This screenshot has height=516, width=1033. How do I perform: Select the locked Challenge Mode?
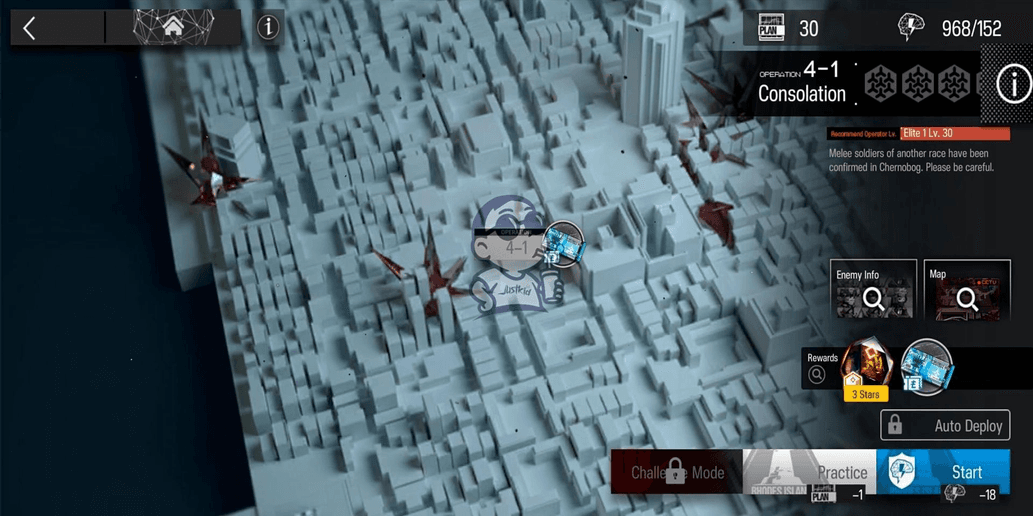coord(677,472)
